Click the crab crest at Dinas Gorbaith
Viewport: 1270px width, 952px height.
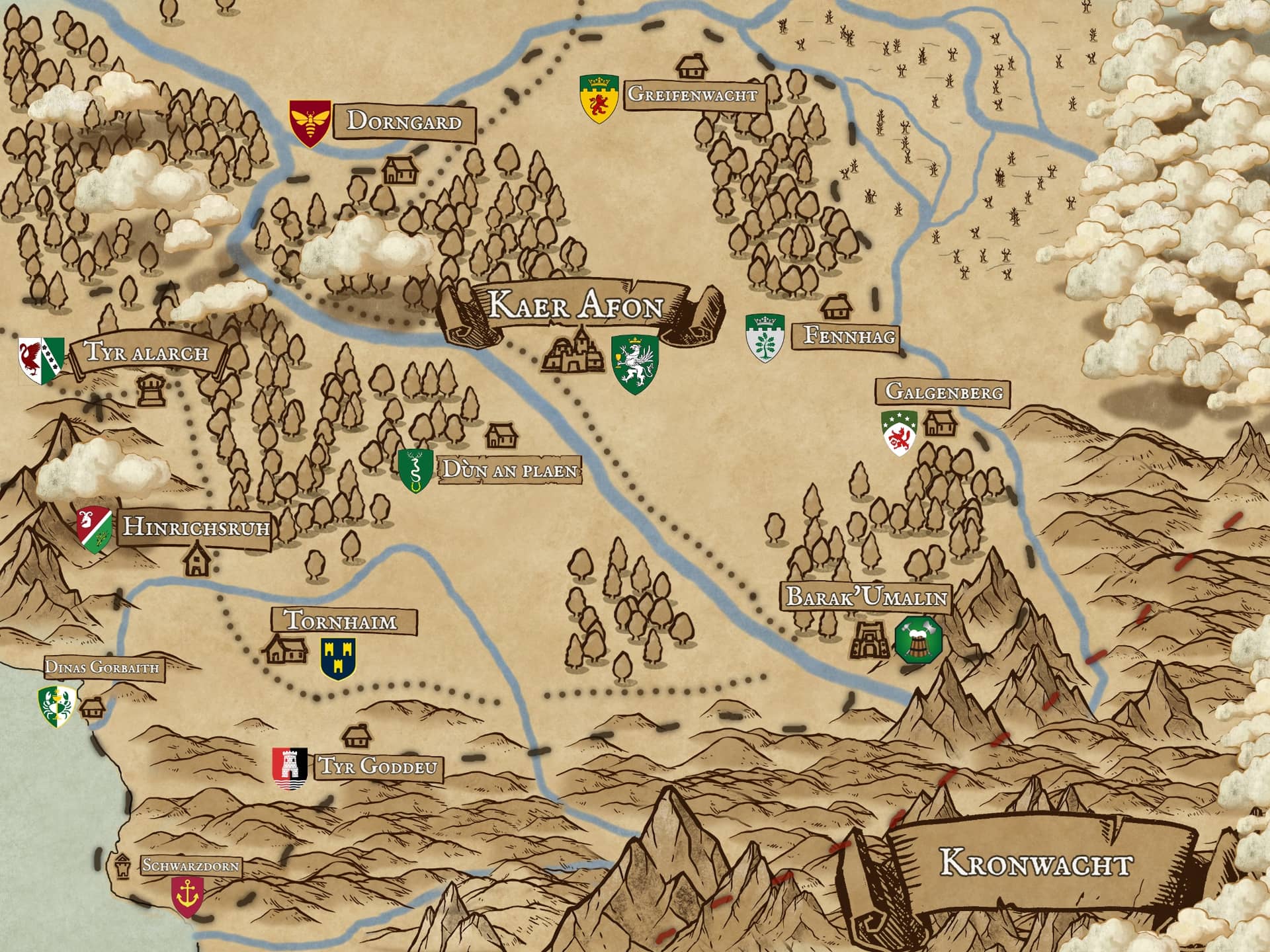tap(57, 706)
